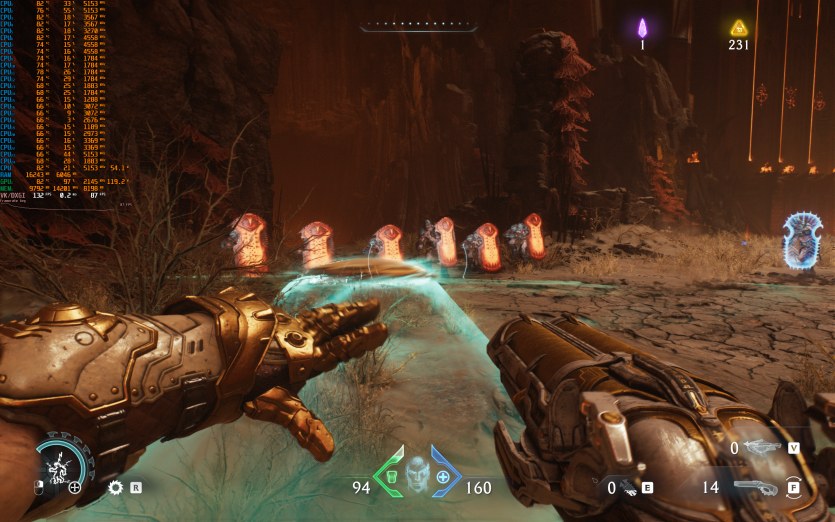
Task: Activate the shield saw gear icon
Action: point(115,488)
